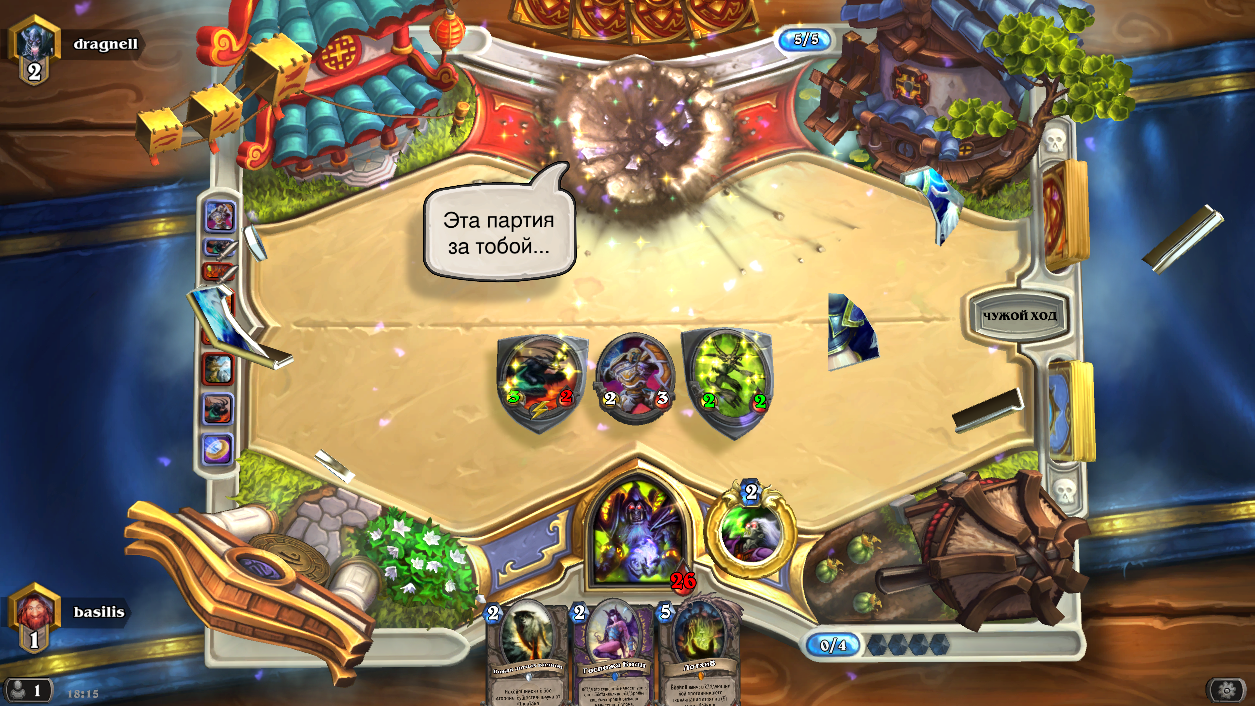This screenshot has width=1255, height=706.
Task: Activate the warlock hero power
Action: click(x=750, y=528)
